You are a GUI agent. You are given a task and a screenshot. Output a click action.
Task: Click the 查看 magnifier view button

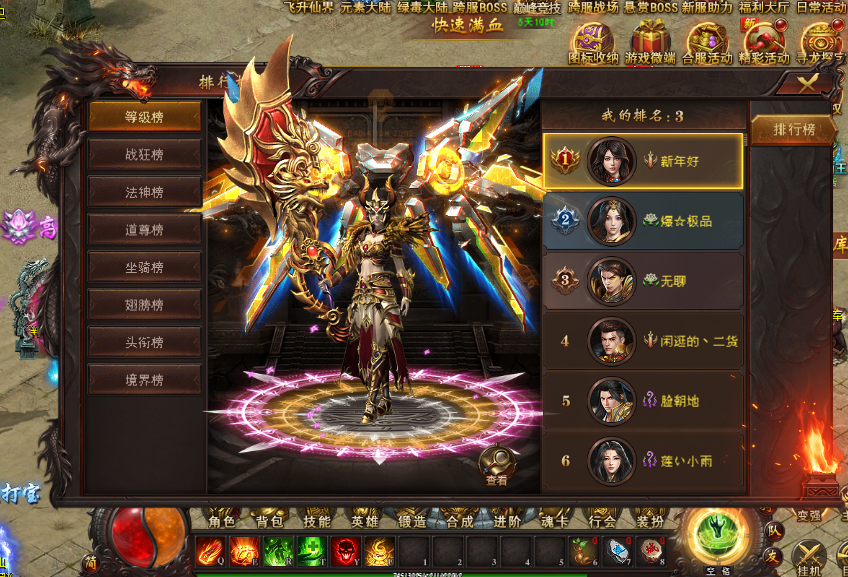pos(497,465)
